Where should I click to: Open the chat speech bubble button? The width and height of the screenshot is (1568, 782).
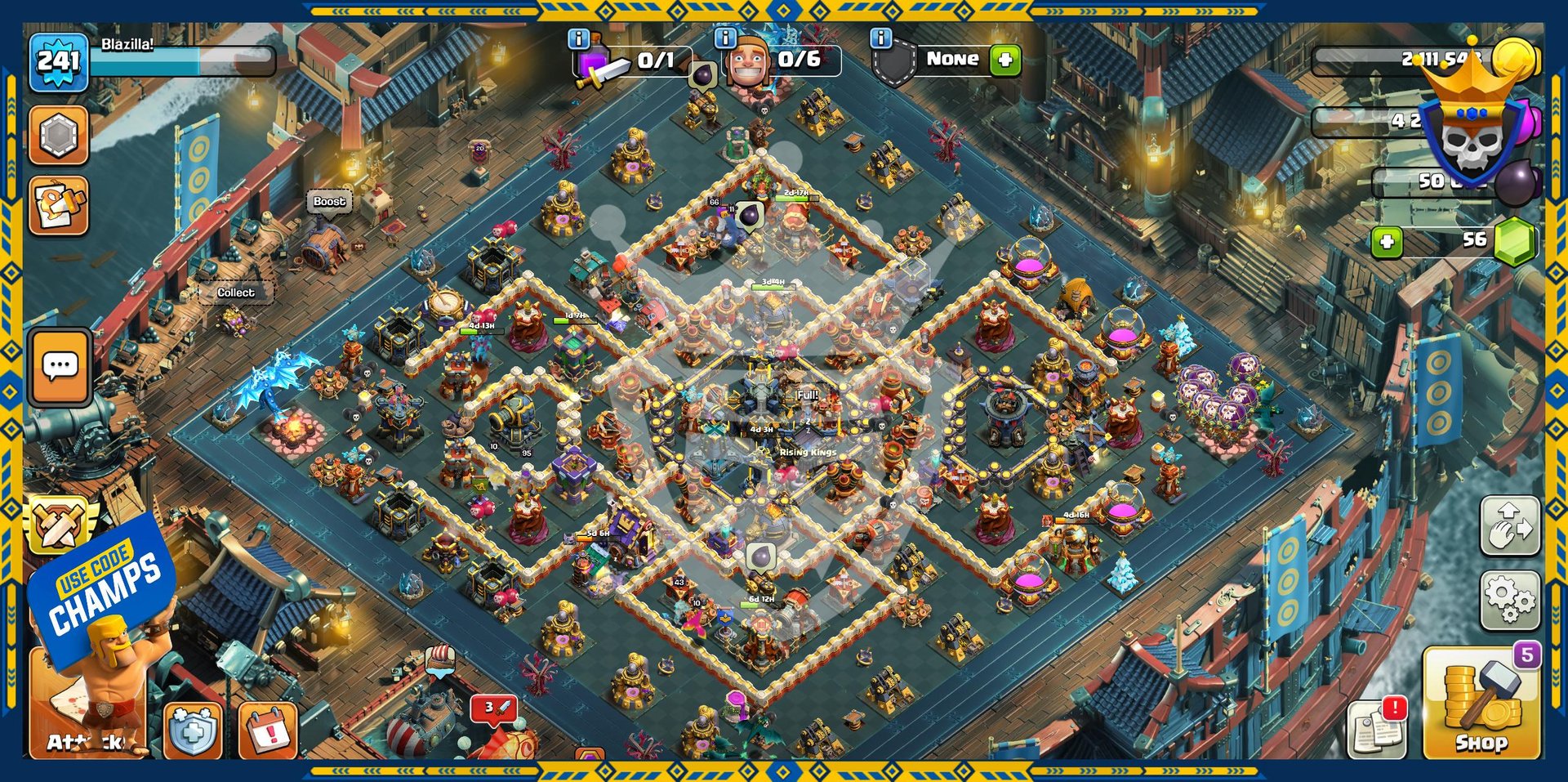tap(60, 367)
